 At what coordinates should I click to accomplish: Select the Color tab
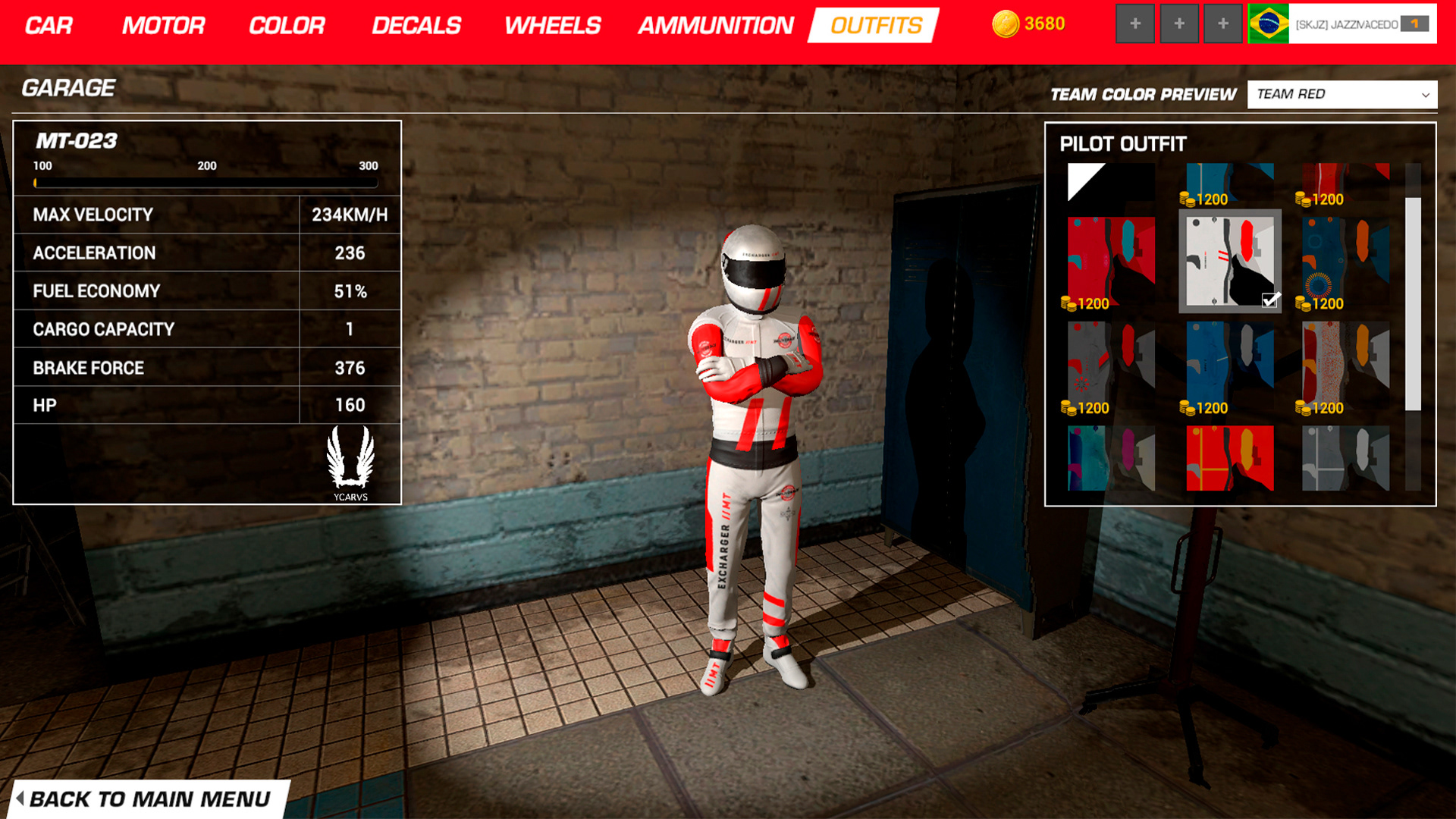287,26
